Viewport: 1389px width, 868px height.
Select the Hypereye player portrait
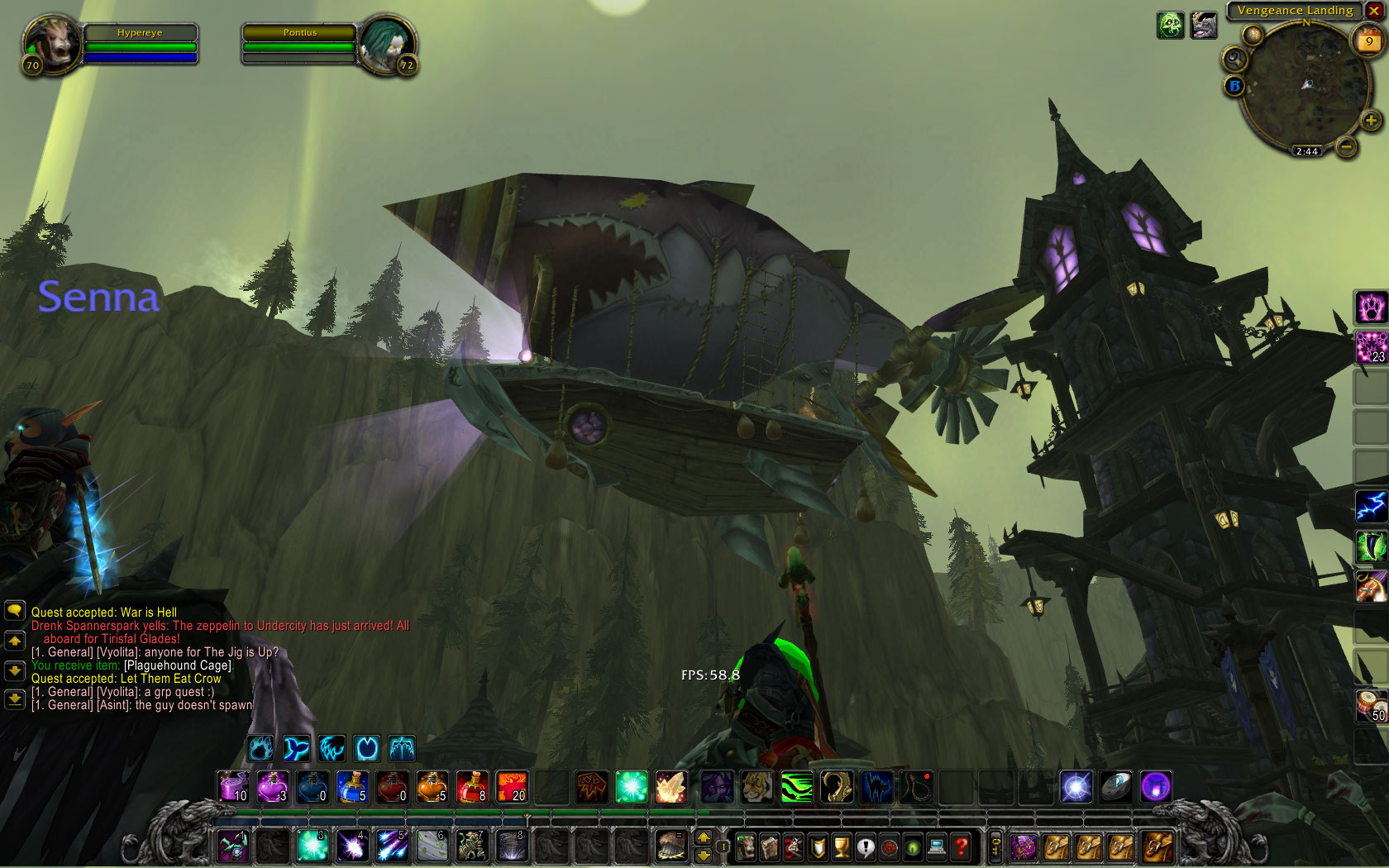[x=52, y=43]
